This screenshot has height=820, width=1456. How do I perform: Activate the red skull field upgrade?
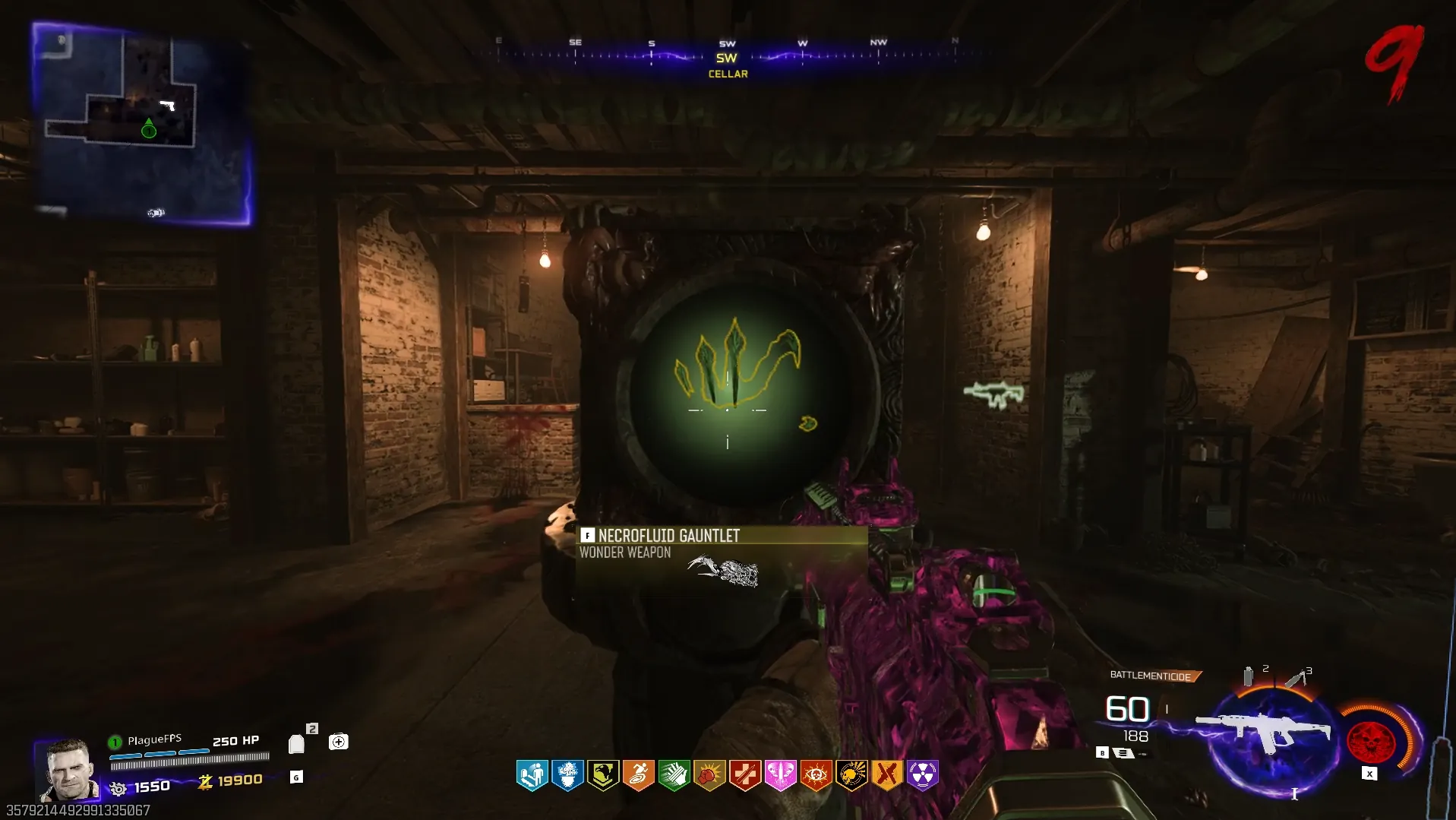click(1371, 741)
